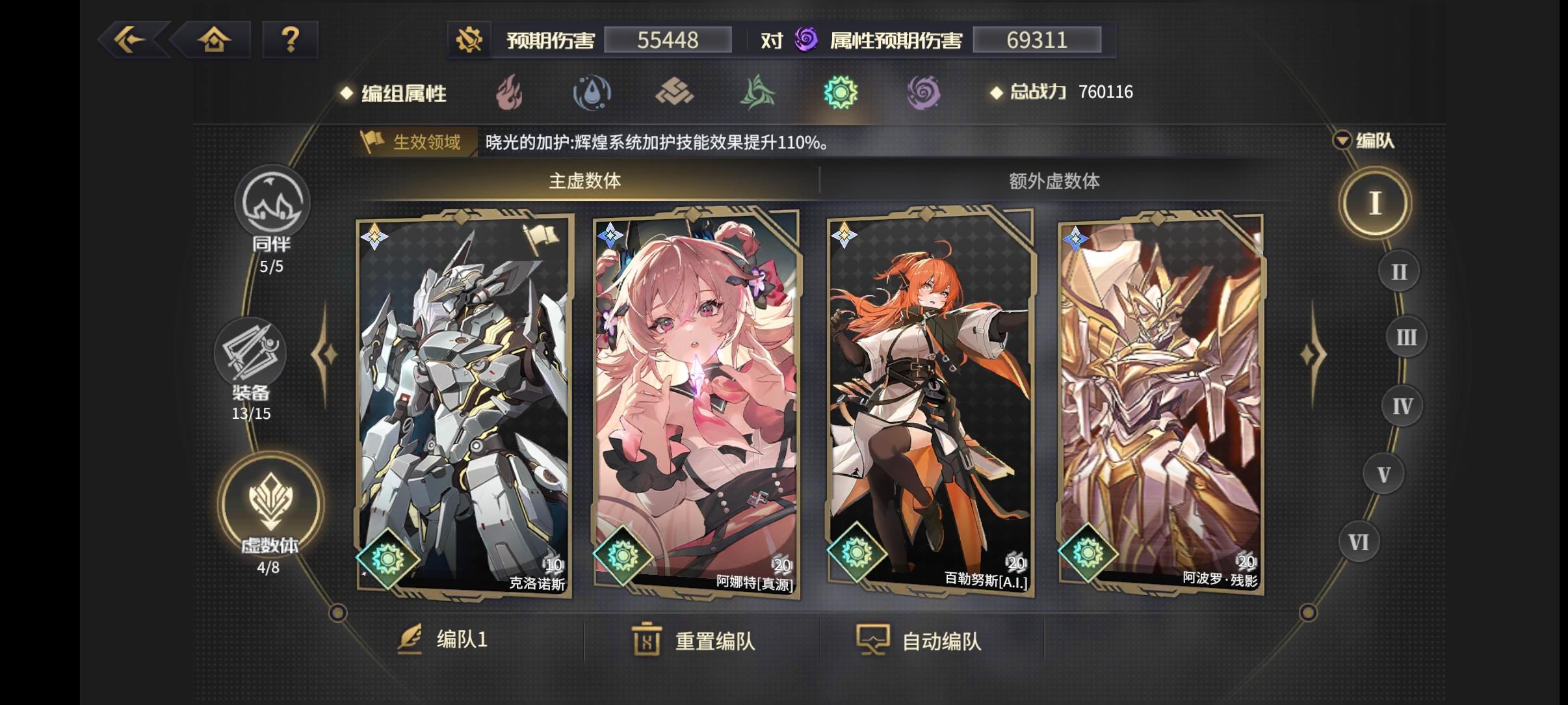Select formation slot II
Image resolution: width=1568 pixels, height=705 pixels.
click(x=1398, y=270)
